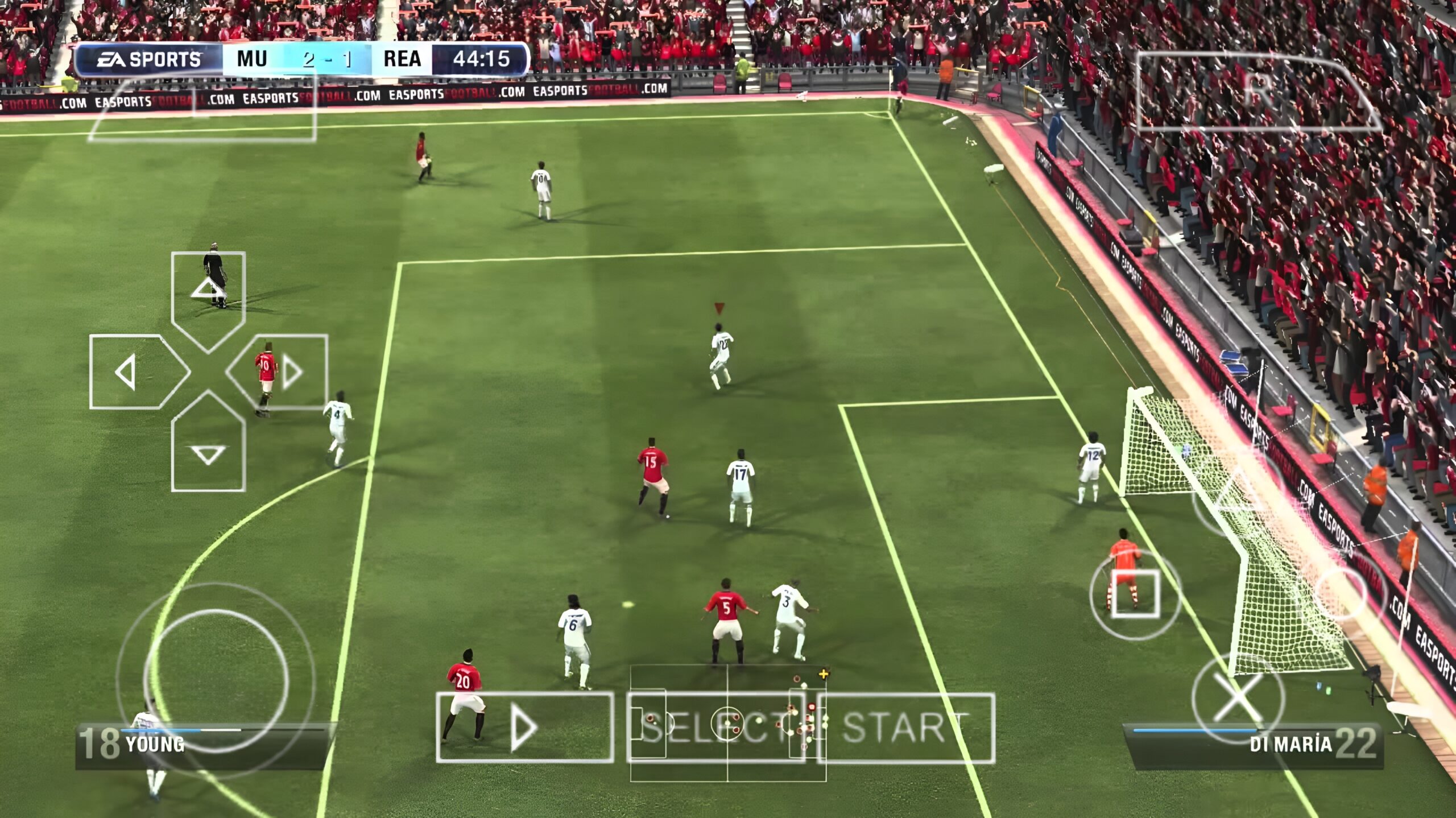Tap the cross (X) touch button
This screenshot has width=1456, height=818.
1238,700
